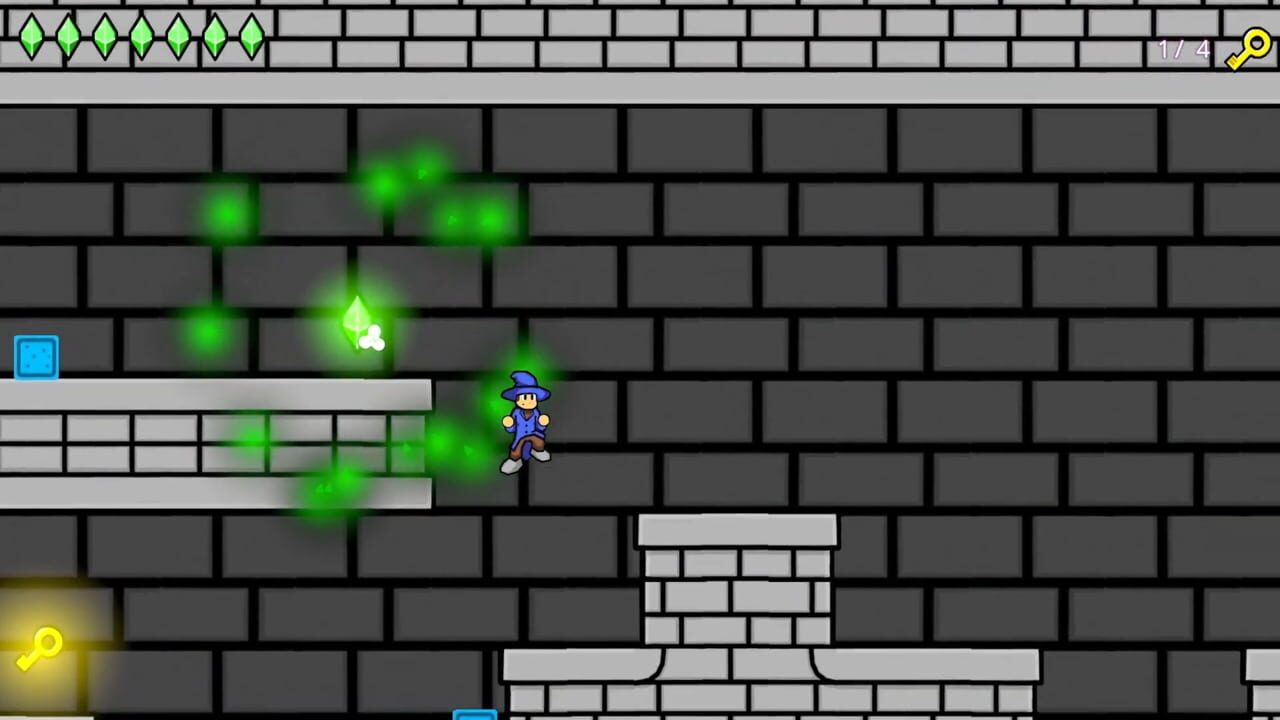Click the pillar cap piece
This screenshot has height=720, width=1280.
tap(738, 527)
